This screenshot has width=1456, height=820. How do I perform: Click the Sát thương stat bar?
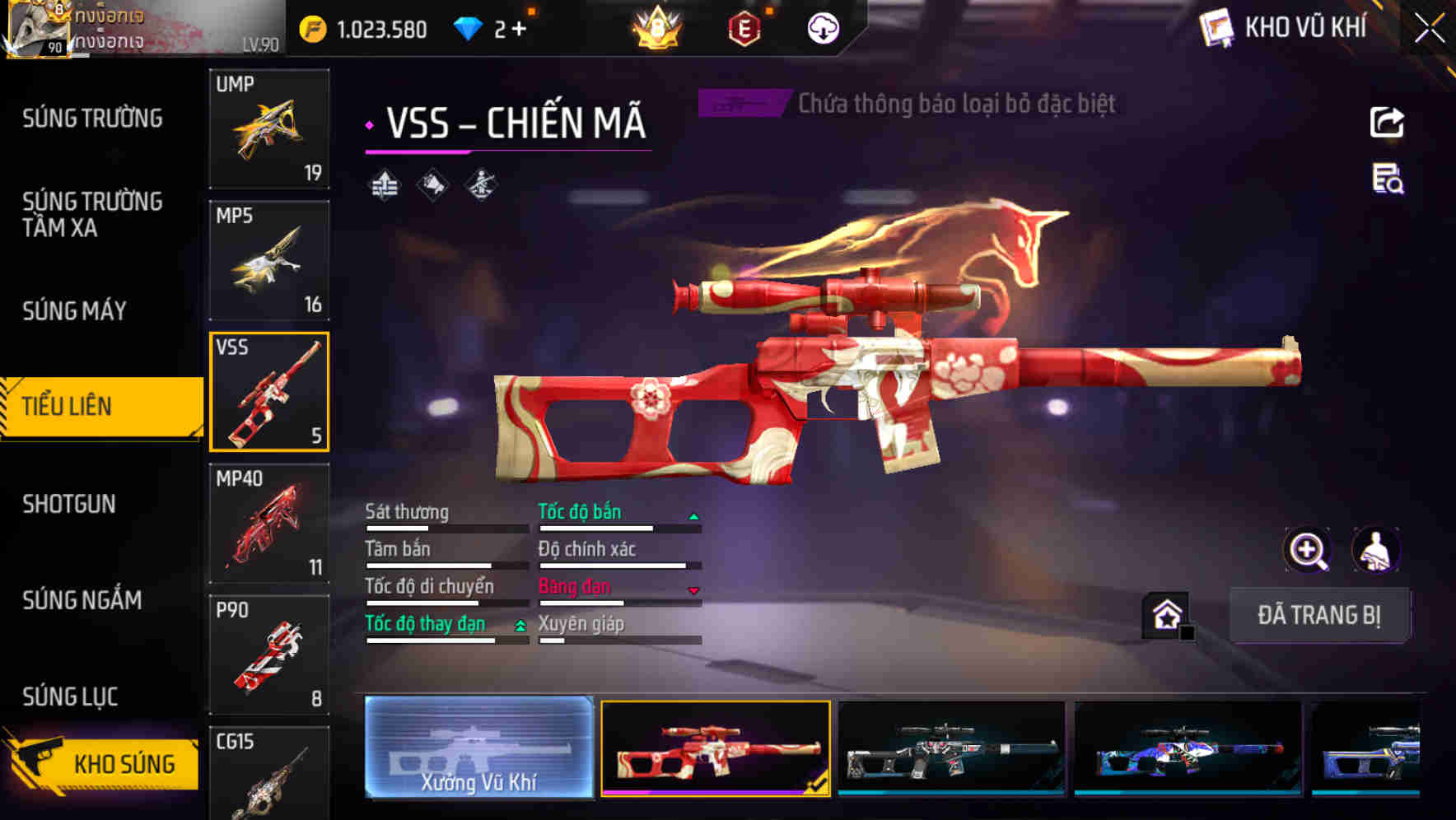[x=445, y=527]
